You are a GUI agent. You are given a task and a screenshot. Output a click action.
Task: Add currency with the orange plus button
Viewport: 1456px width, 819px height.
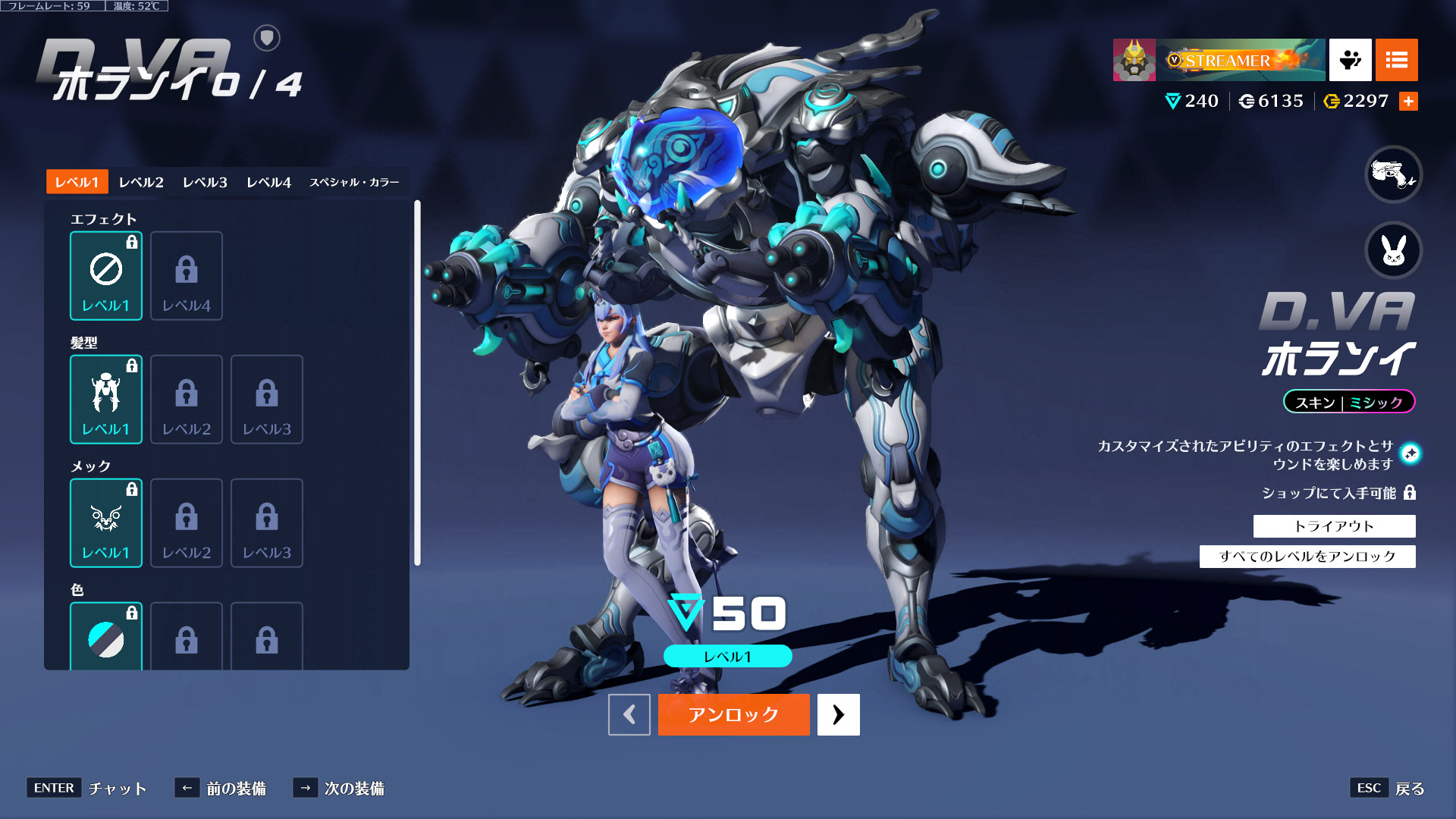click(1408, 102)
